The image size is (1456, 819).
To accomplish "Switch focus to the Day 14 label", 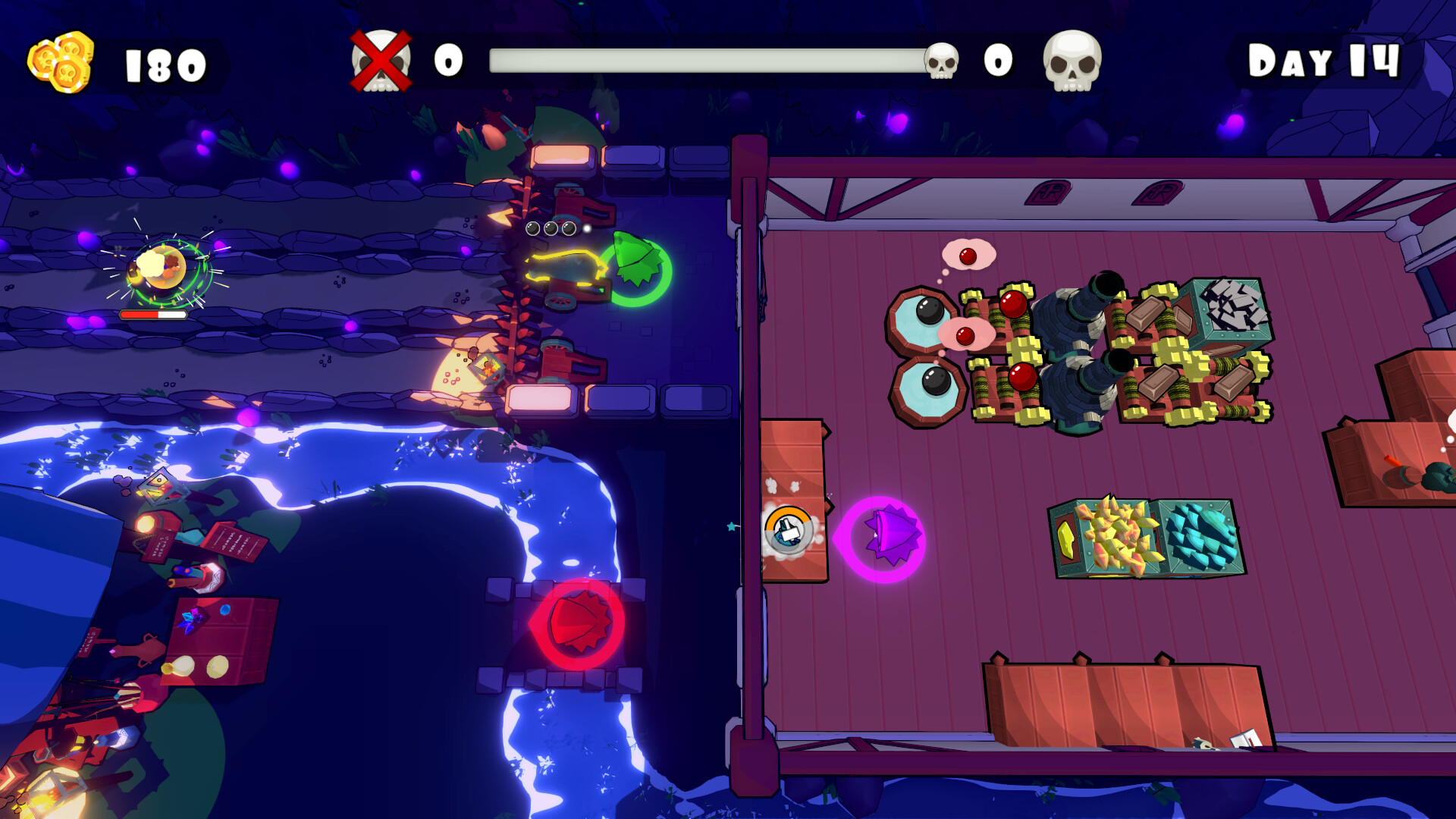I will tap(1323, 61).
